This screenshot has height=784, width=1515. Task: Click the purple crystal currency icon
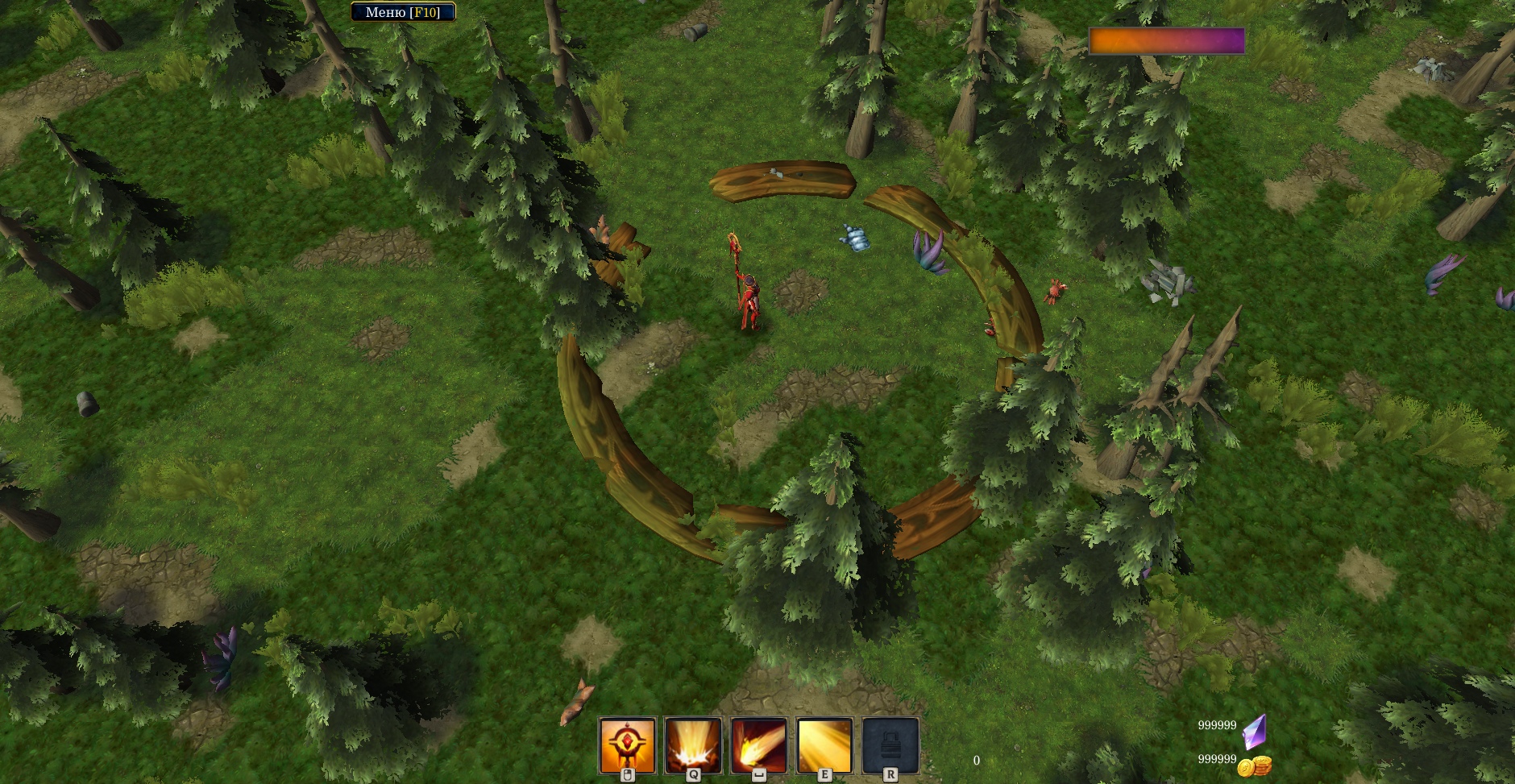(1255, 731)
